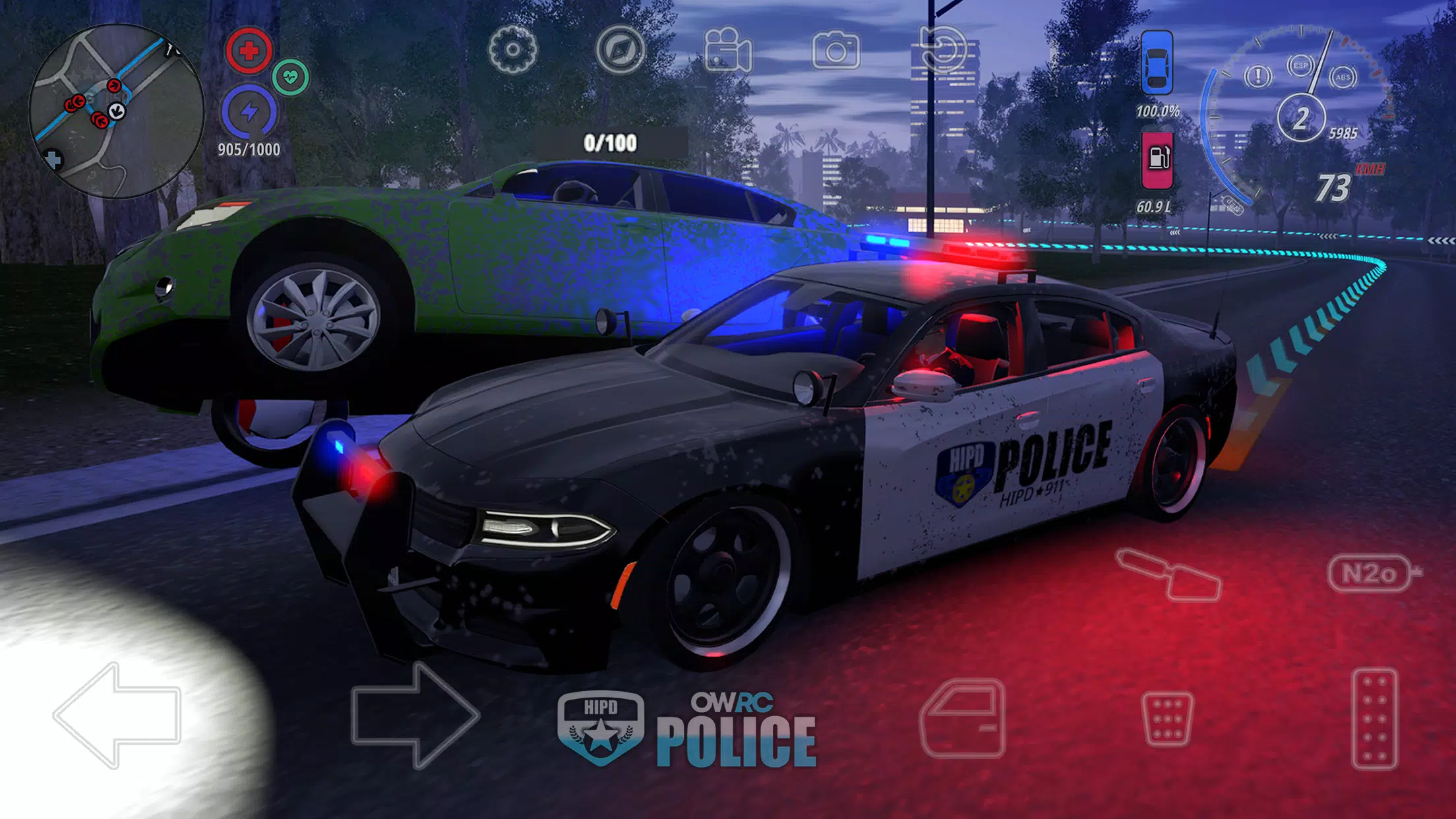The width and height of the screenshot is (1456, 819).
Task: Select the compass navigation icon
Action: click(x=619, y=48)
